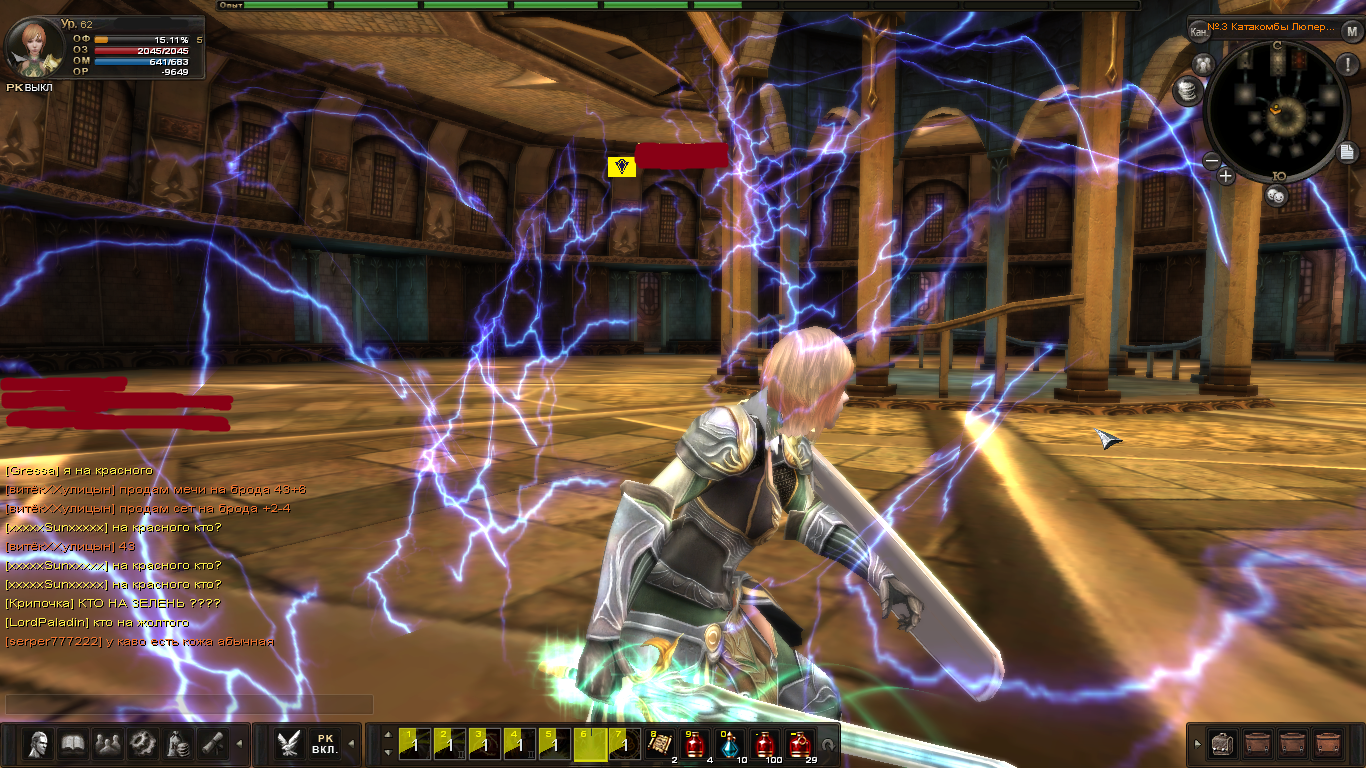Use the red potion with count 100
The image size is (1366, 768).
pos(765,745)
